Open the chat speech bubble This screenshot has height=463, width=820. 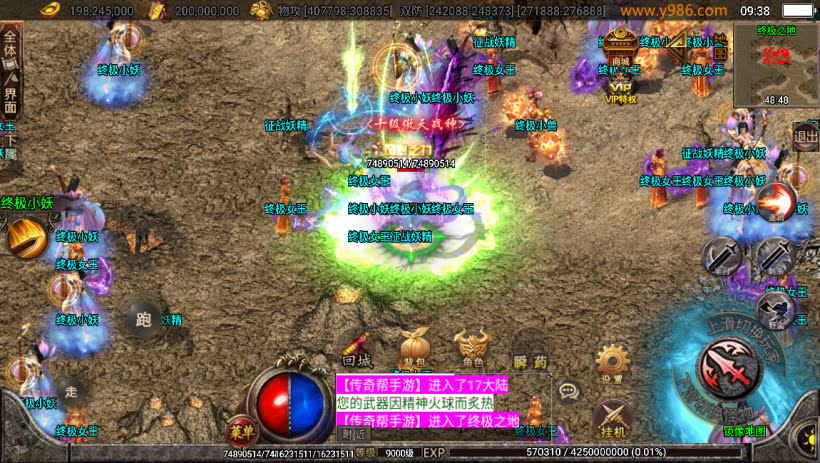[569, 391]
